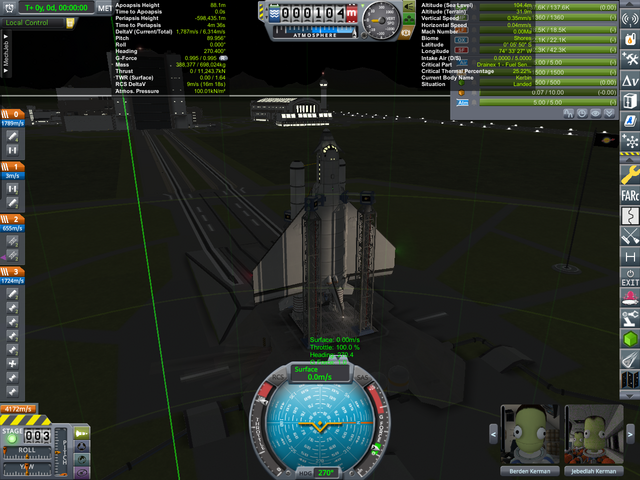Select the stage 0 header

pyautogui.click(x=13, y=114)
